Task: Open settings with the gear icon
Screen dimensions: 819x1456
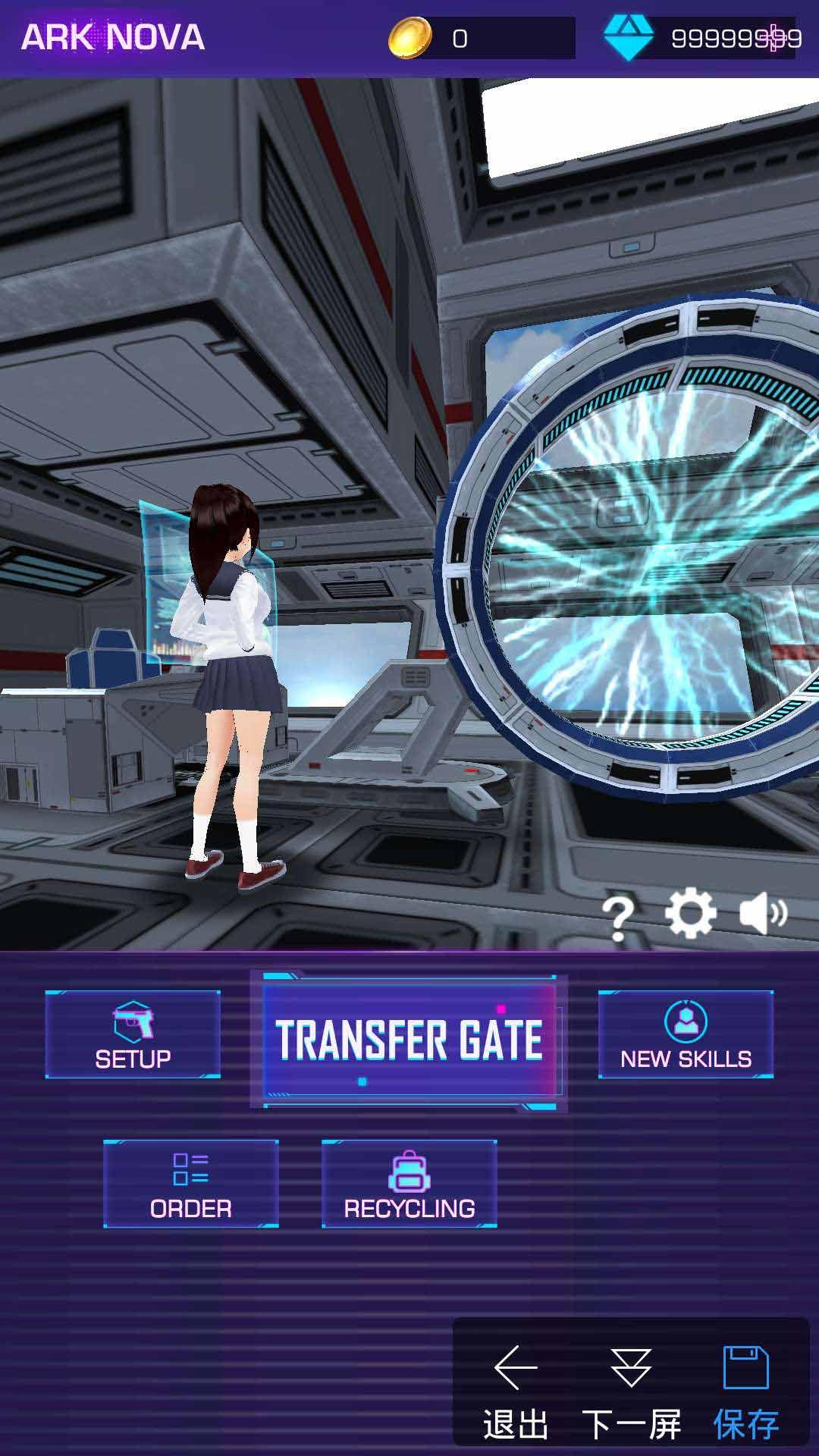Action: point(690,914)
